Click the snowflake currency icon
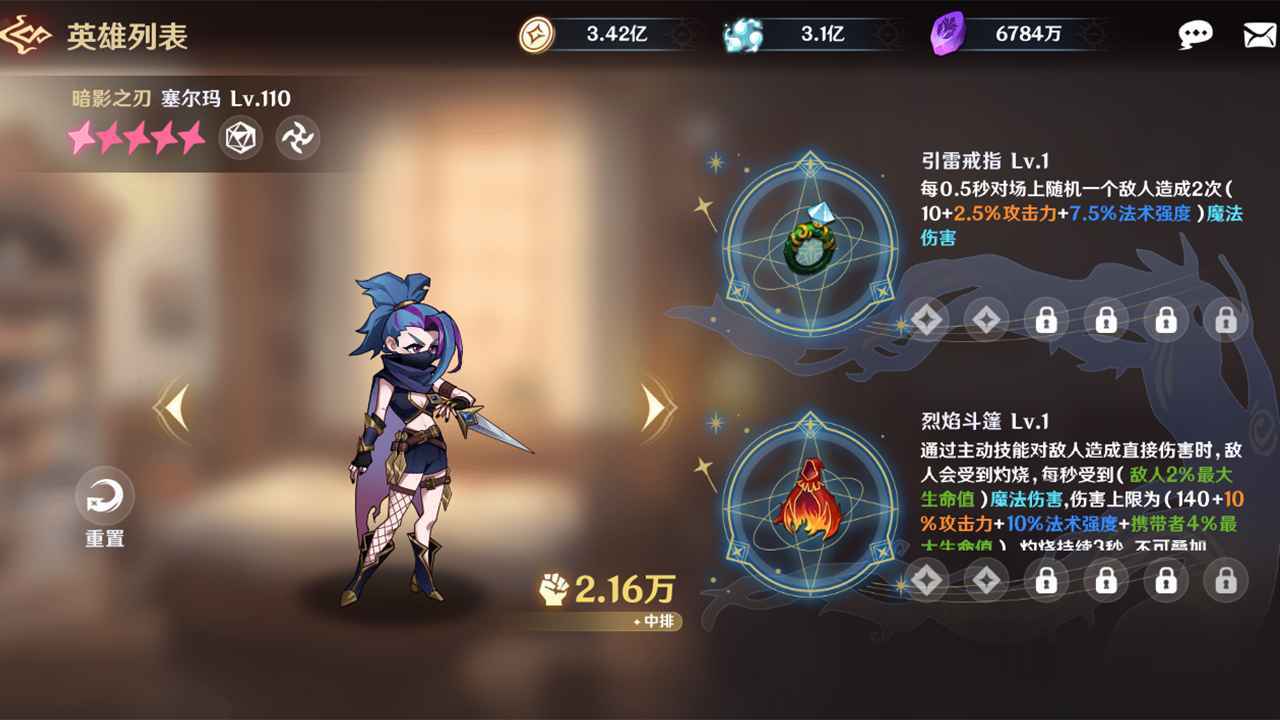Viewport: 1280px width, 720px height. 742,33
